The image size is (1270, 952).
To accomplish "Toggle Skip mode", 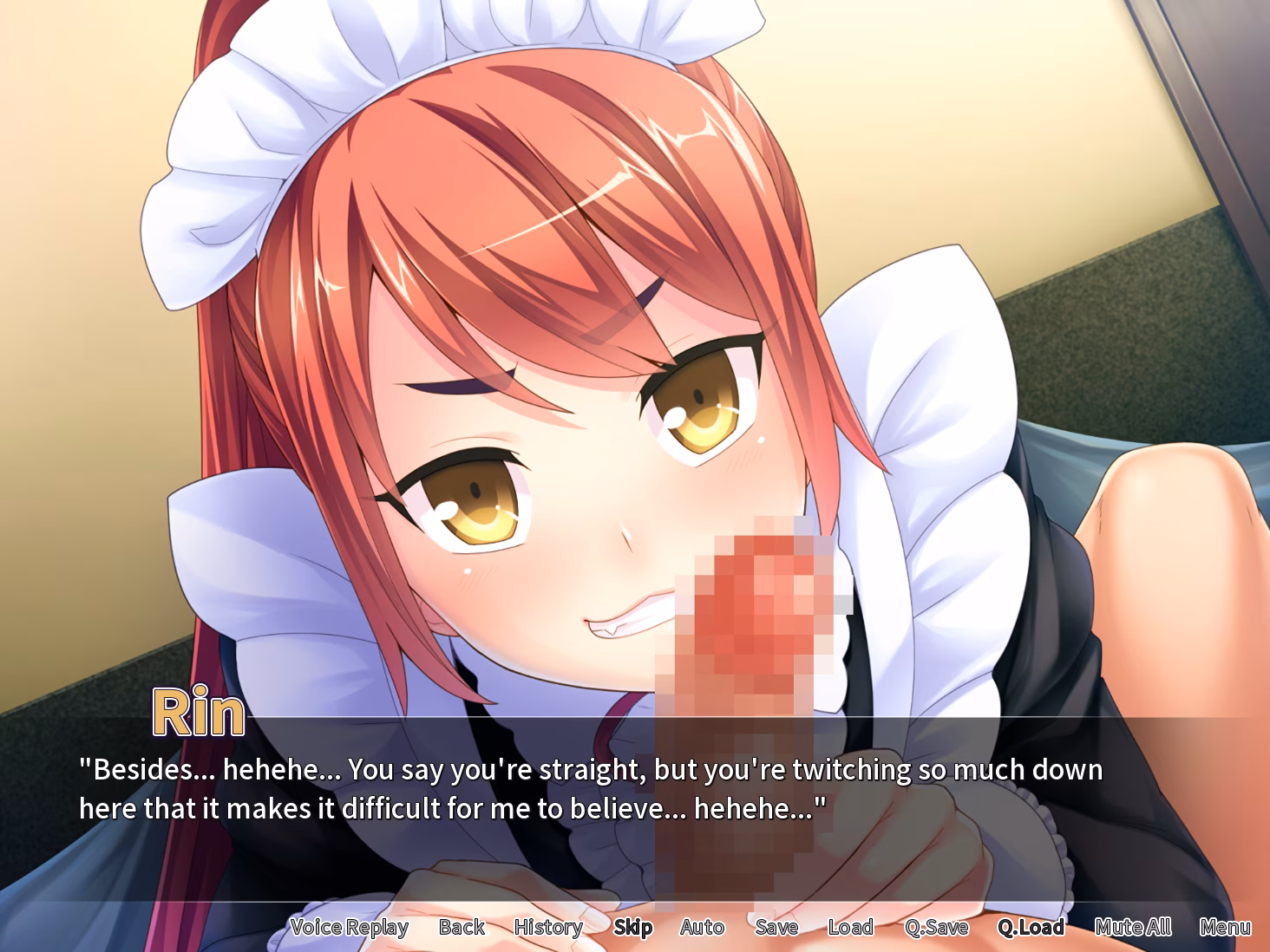I will tap(632, 927).
